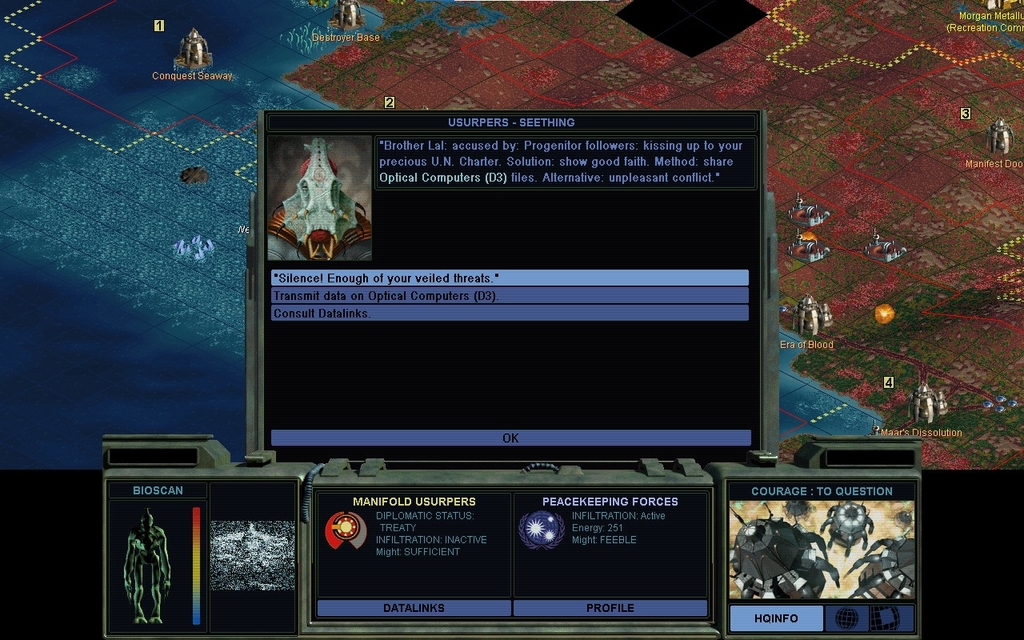1024x640 pixels.
Task: Click the HQINFO button
Action: click(x=776, y=619)
